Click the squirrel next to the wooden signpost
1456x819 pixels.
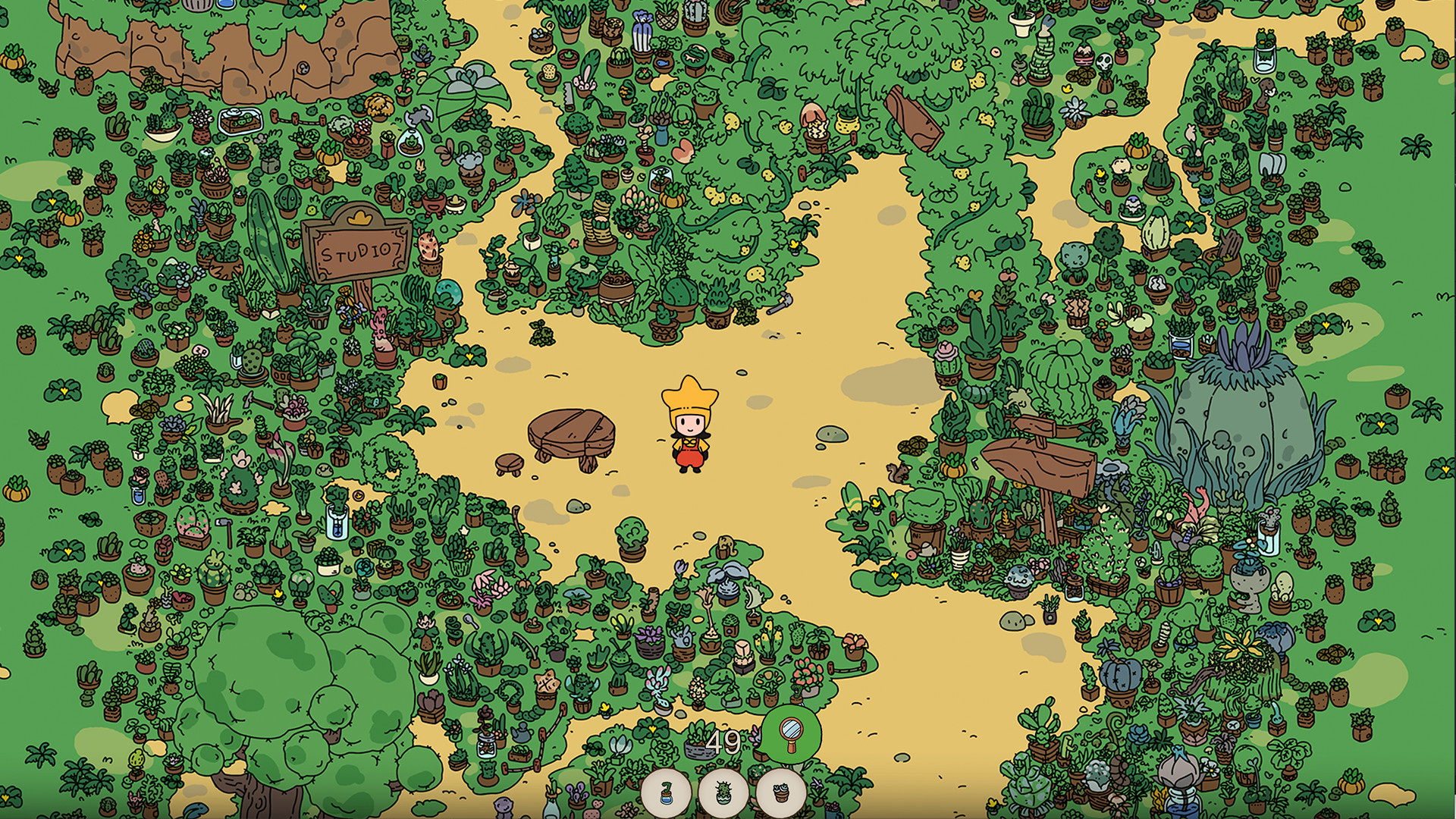pyautogui.click(x=898, y=472)
